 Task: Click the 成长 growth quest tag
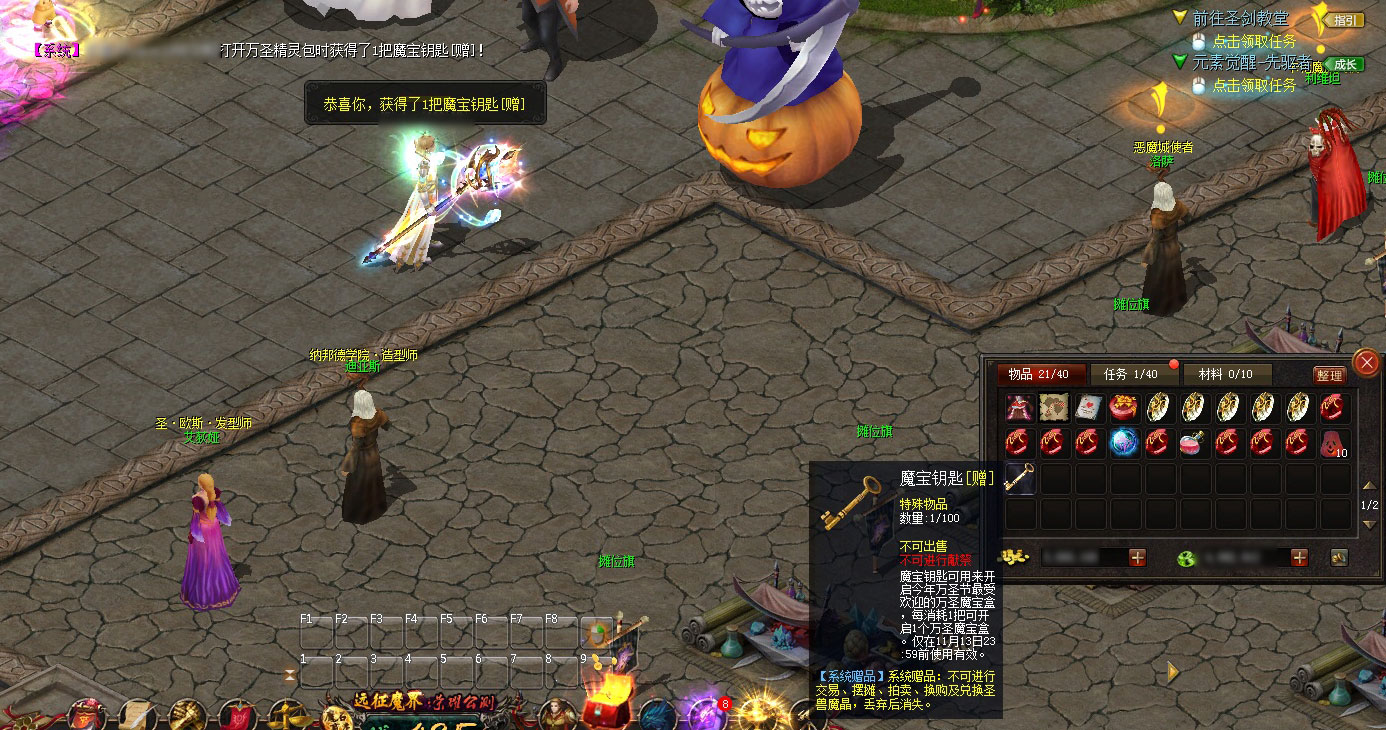1345,65
